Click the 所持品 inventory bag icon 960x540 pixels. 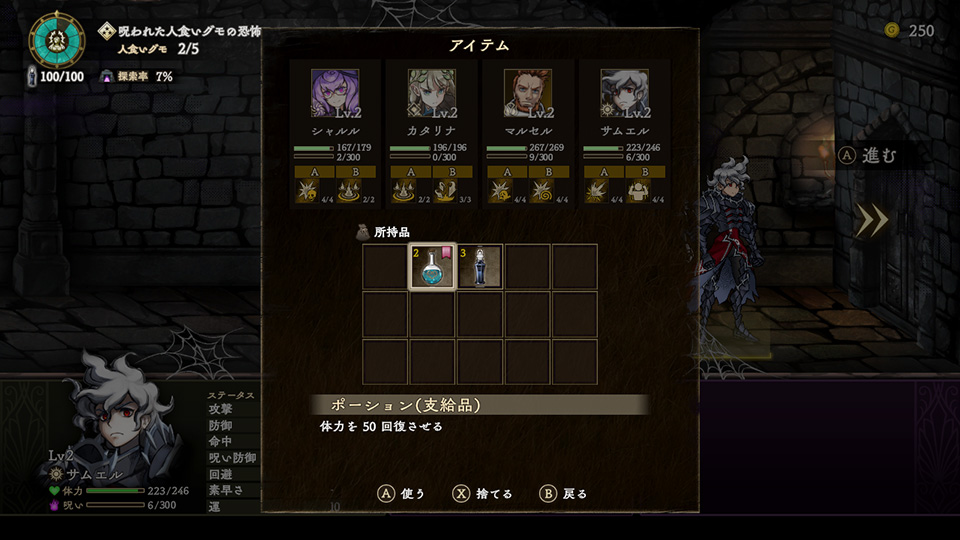tap(363, 232)
